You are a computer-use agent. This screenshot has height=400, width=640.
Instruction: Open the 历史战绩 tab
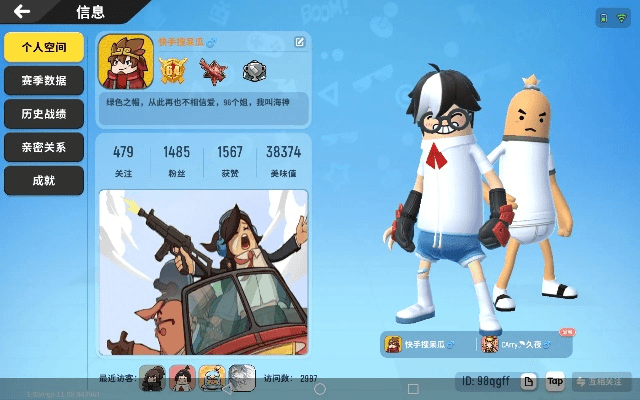click(43, 114)
